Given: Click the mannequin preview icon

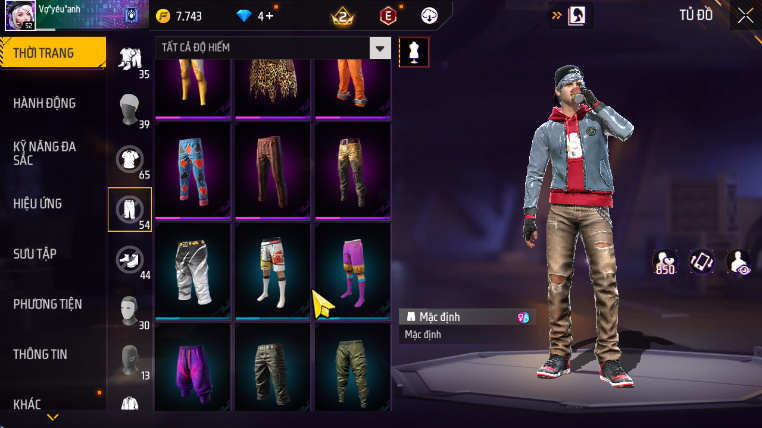Looking at the screenshot, I should pyautogui.click(x=414, y=51).
